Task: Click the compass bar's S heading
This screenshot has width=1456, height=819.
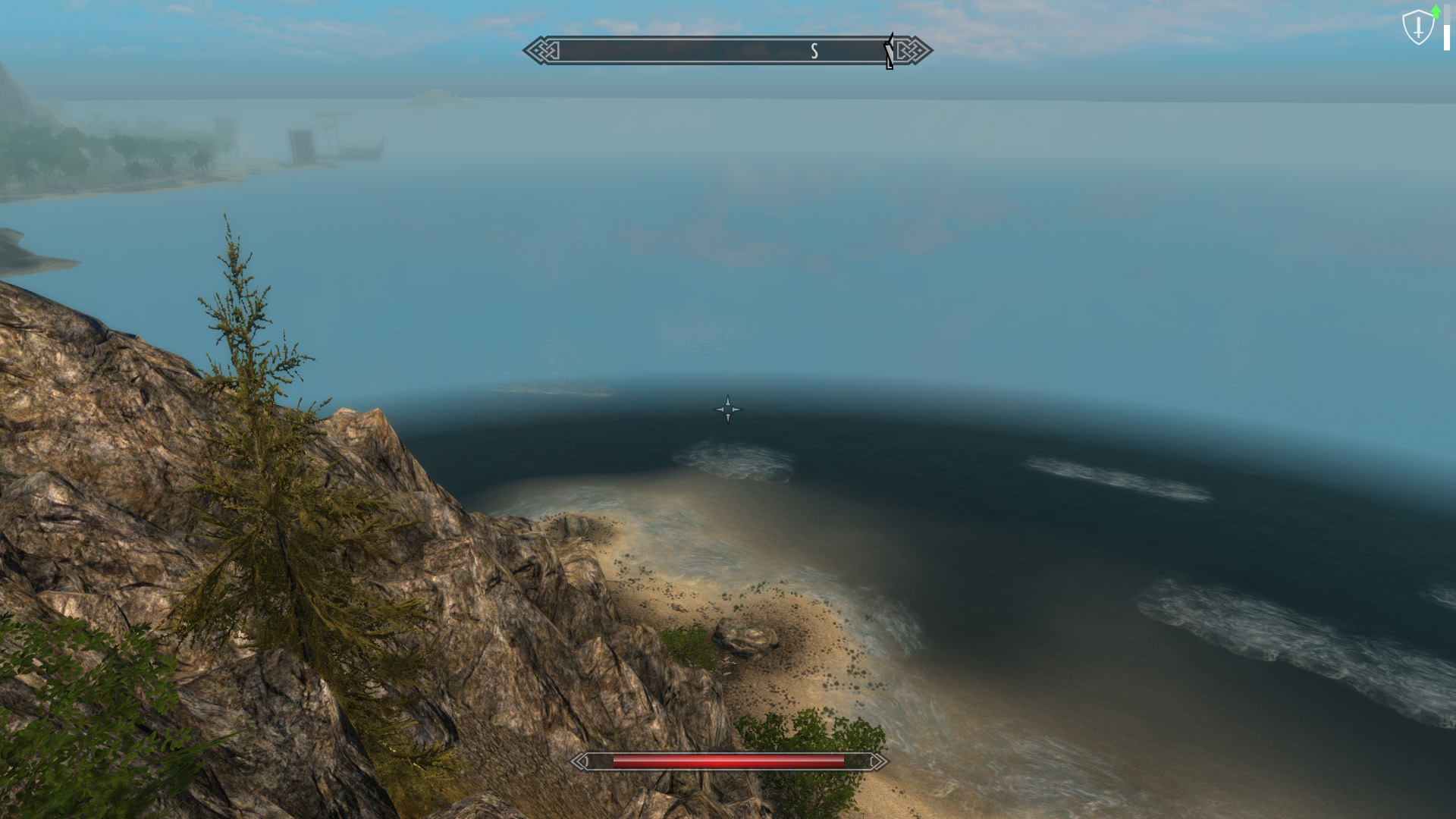Action: click(x=814, y=51)
